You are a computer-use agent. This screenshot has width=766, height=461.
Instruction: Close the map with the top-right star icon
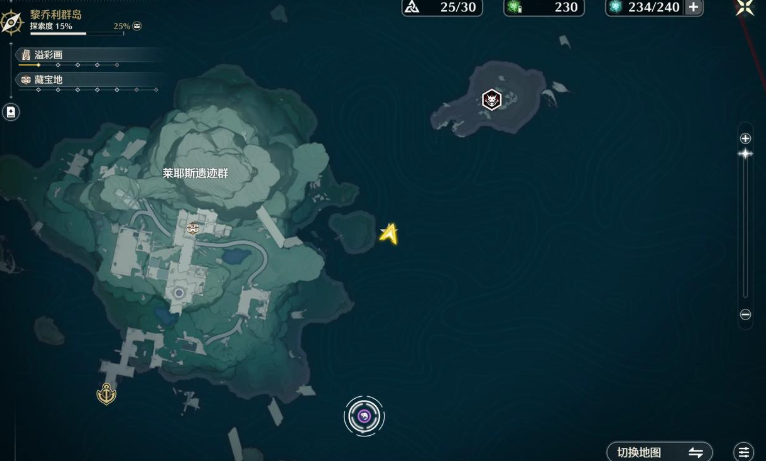[745, 7]
